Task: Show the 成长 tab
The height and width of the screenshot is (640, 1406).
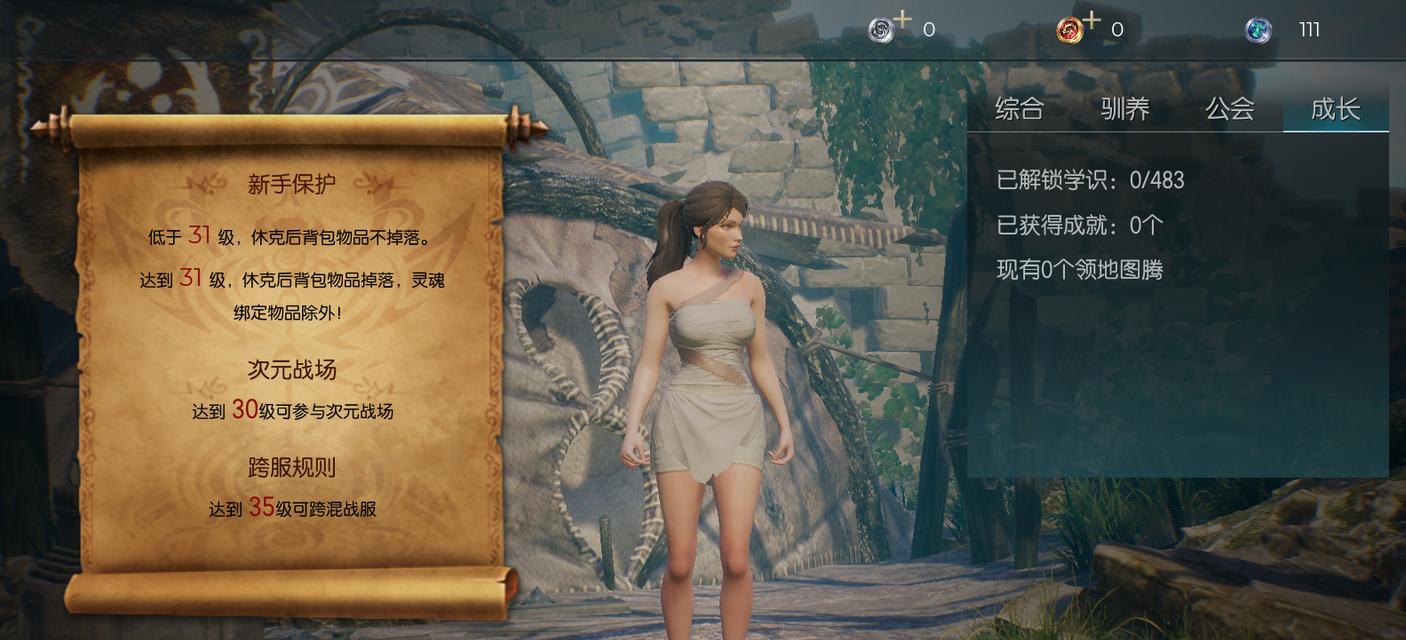Action: pyautogui.click(x=1335, y=109)
